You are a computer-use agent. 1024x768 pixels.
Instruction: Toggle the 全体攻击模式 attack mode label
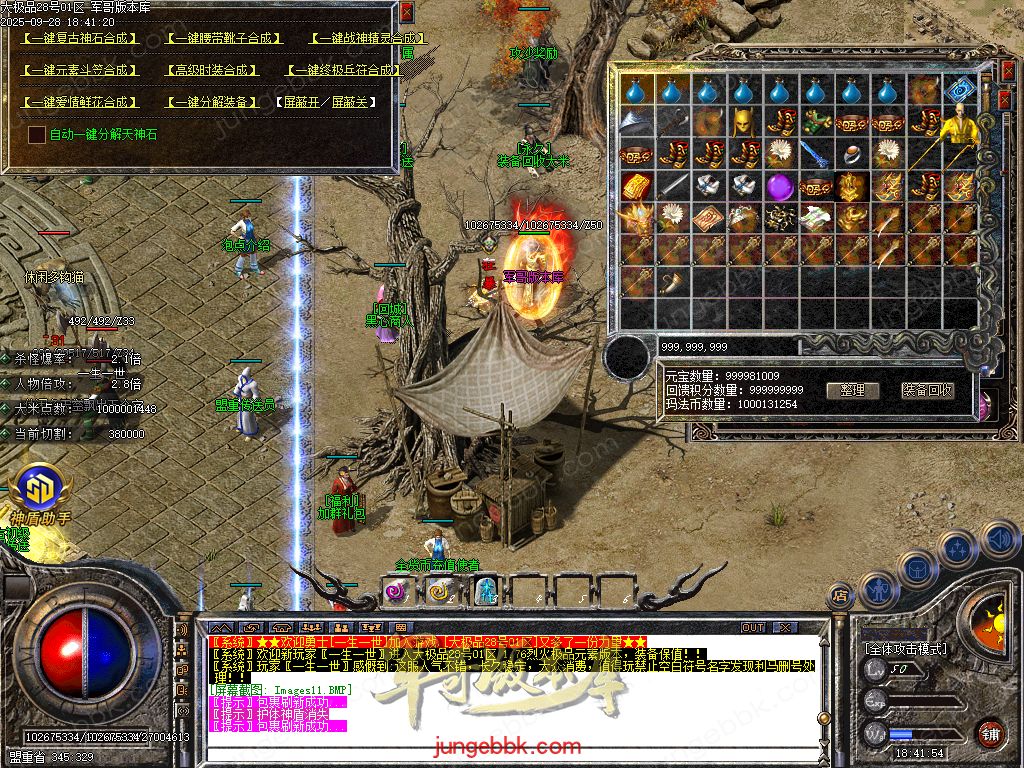click(905, 649)
